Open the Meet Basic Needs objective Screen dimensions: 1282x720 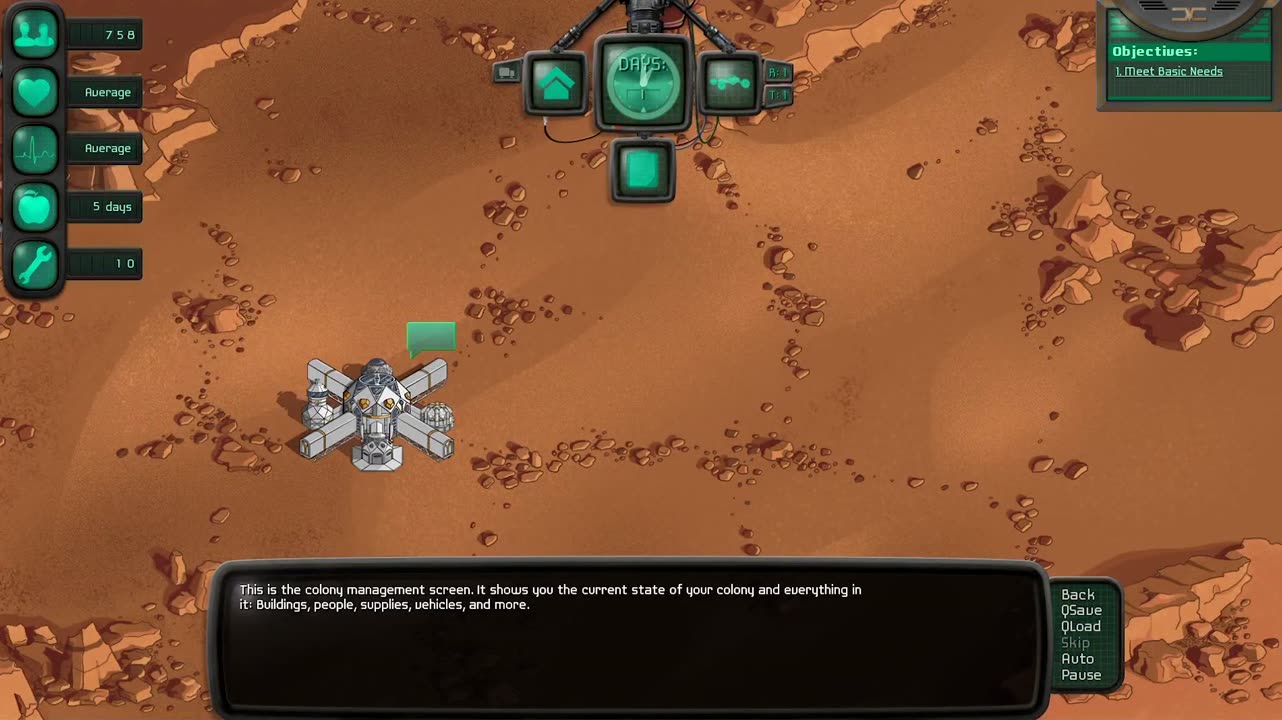pos(1169,72)
